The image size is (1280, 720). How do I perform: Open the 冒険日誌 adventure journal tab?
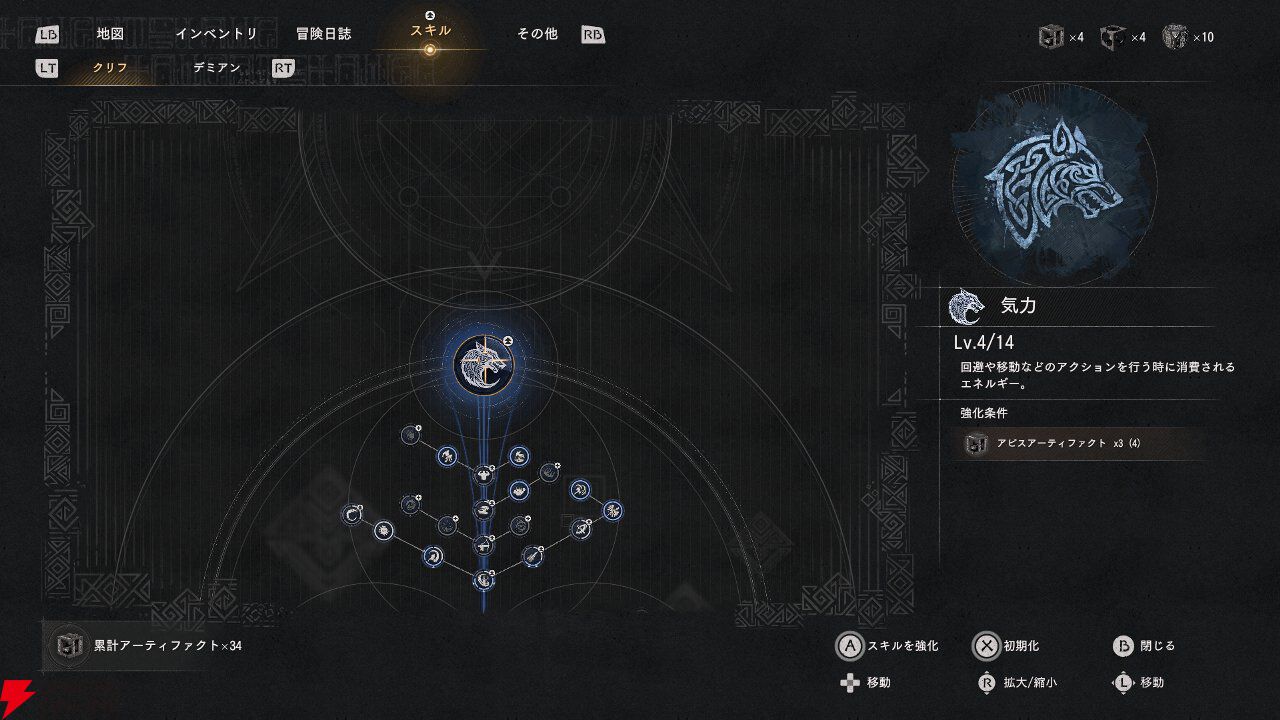coord(323,34)
